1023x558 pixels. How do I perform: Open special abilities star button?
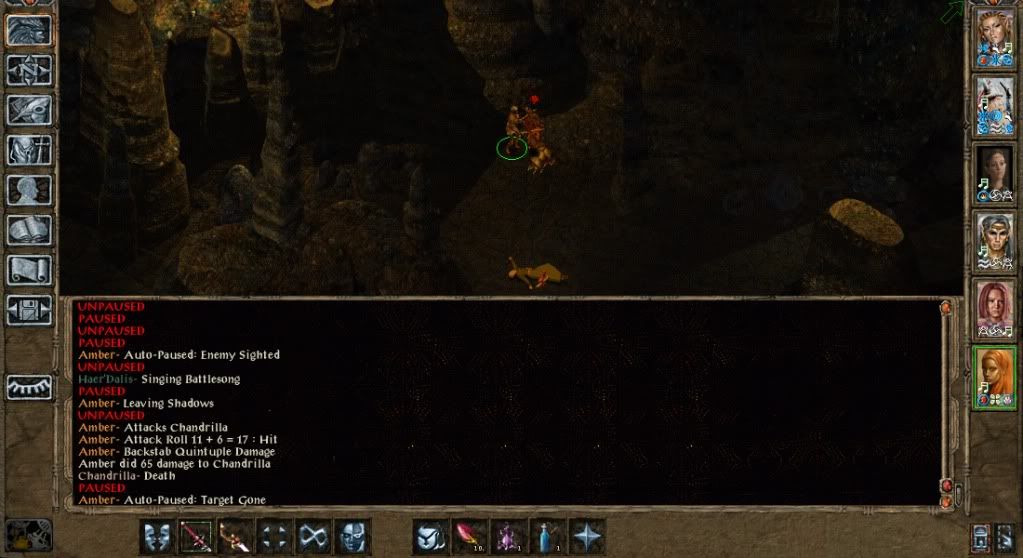[x=586, y=536]
